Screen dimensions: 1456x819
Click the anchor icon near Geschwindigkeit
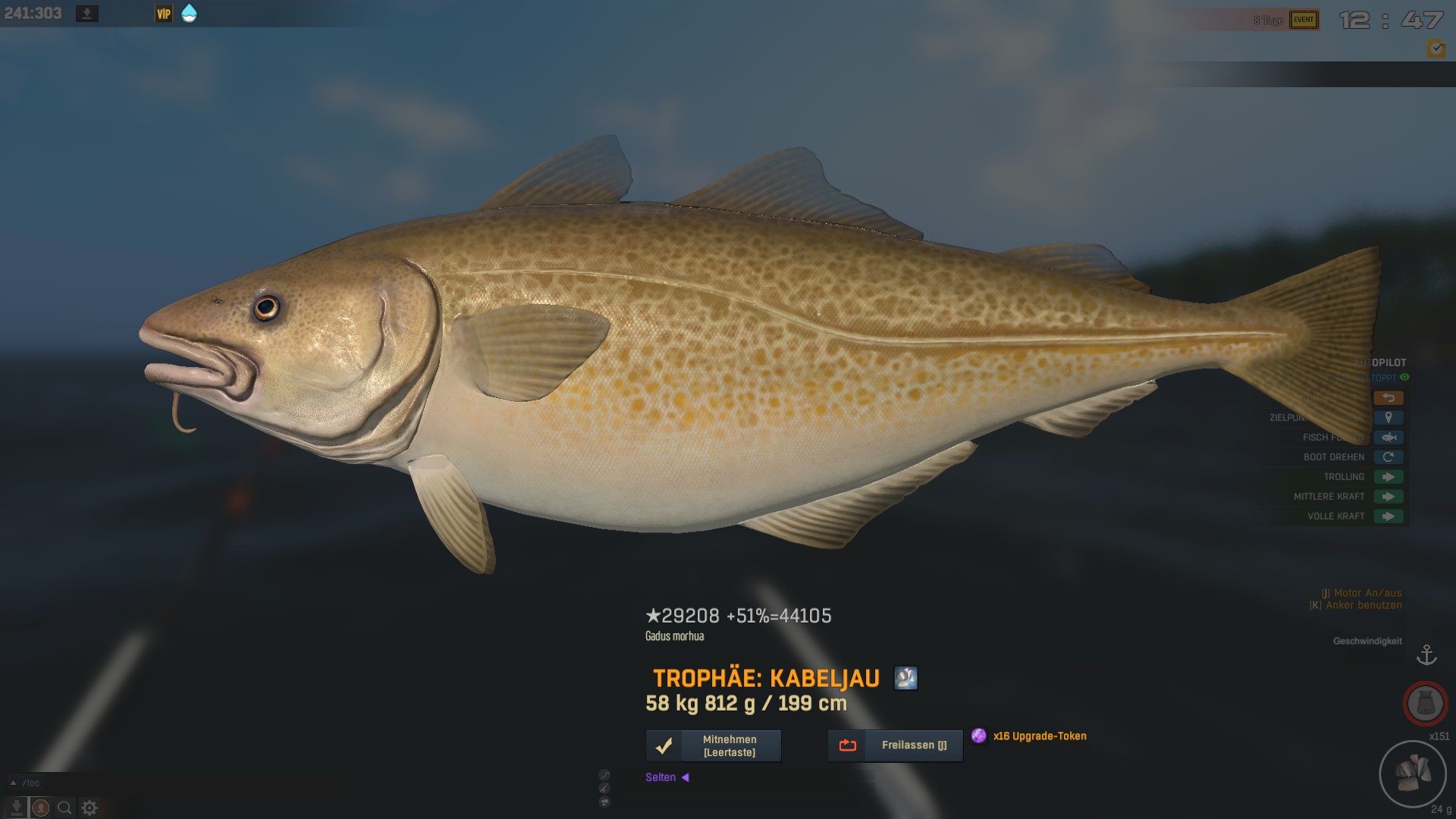[1426, 655]
